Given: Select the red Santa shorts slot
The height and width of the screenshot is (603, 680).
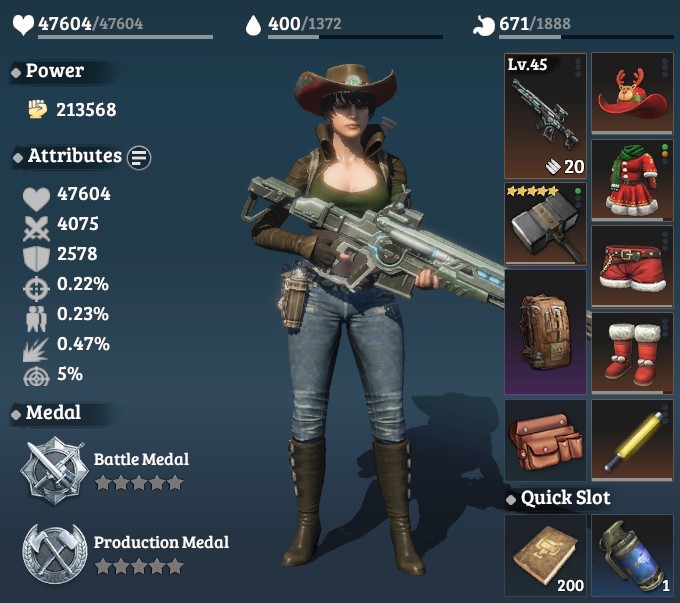Looking at the screenshot, I should [x=632, y=266].
